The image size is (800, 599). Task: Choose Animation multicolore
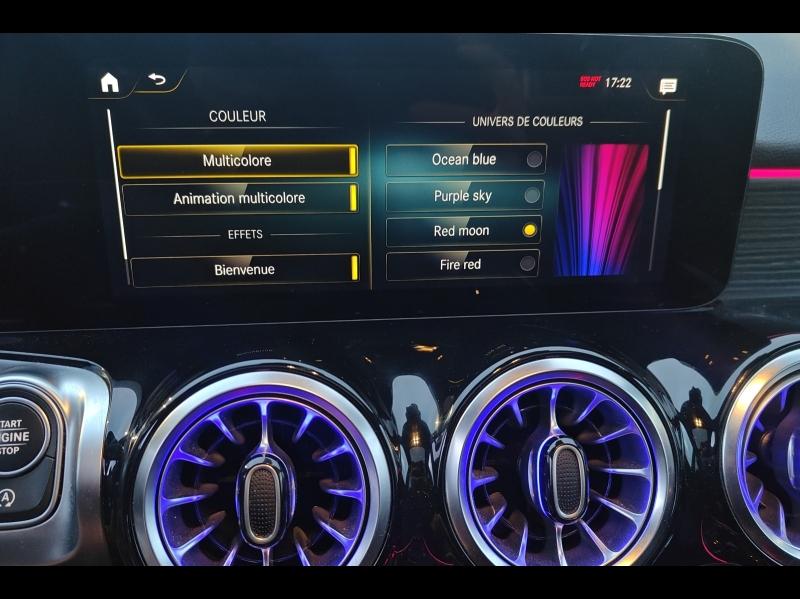point(239,198)
